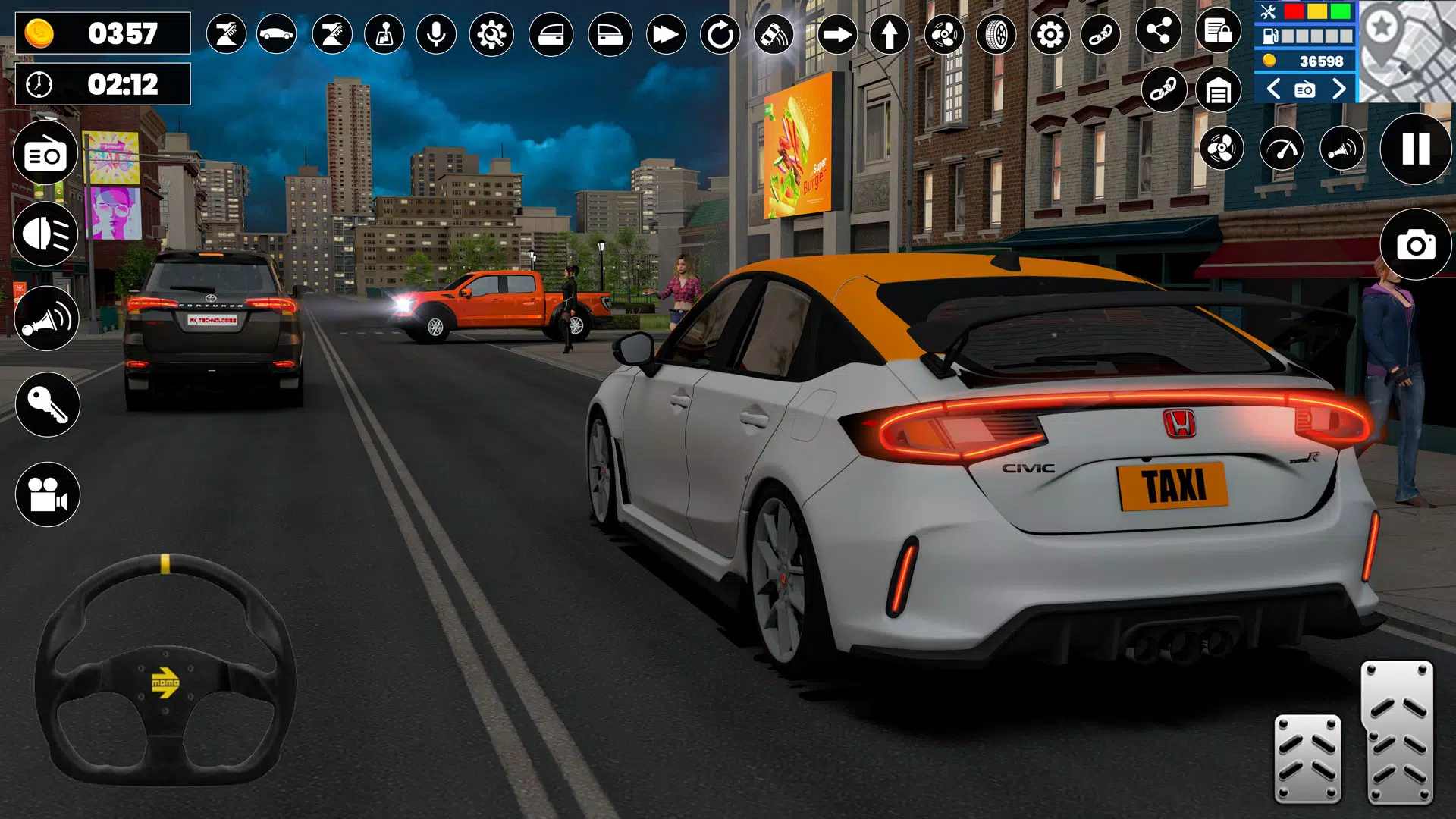
Task: Tap the previous radio station chevron
Action: (1273, 89)
